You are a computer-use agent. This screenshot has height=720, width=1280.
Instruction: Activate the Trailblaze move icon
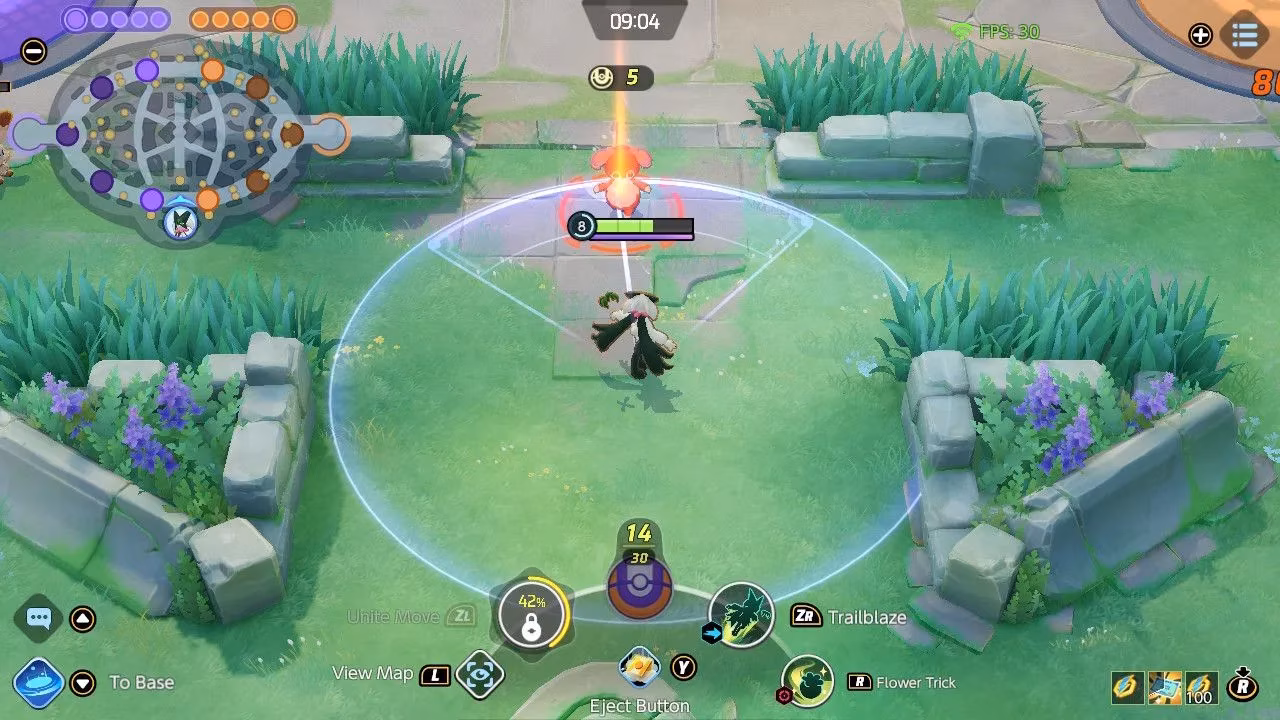(x=741, y=614)
